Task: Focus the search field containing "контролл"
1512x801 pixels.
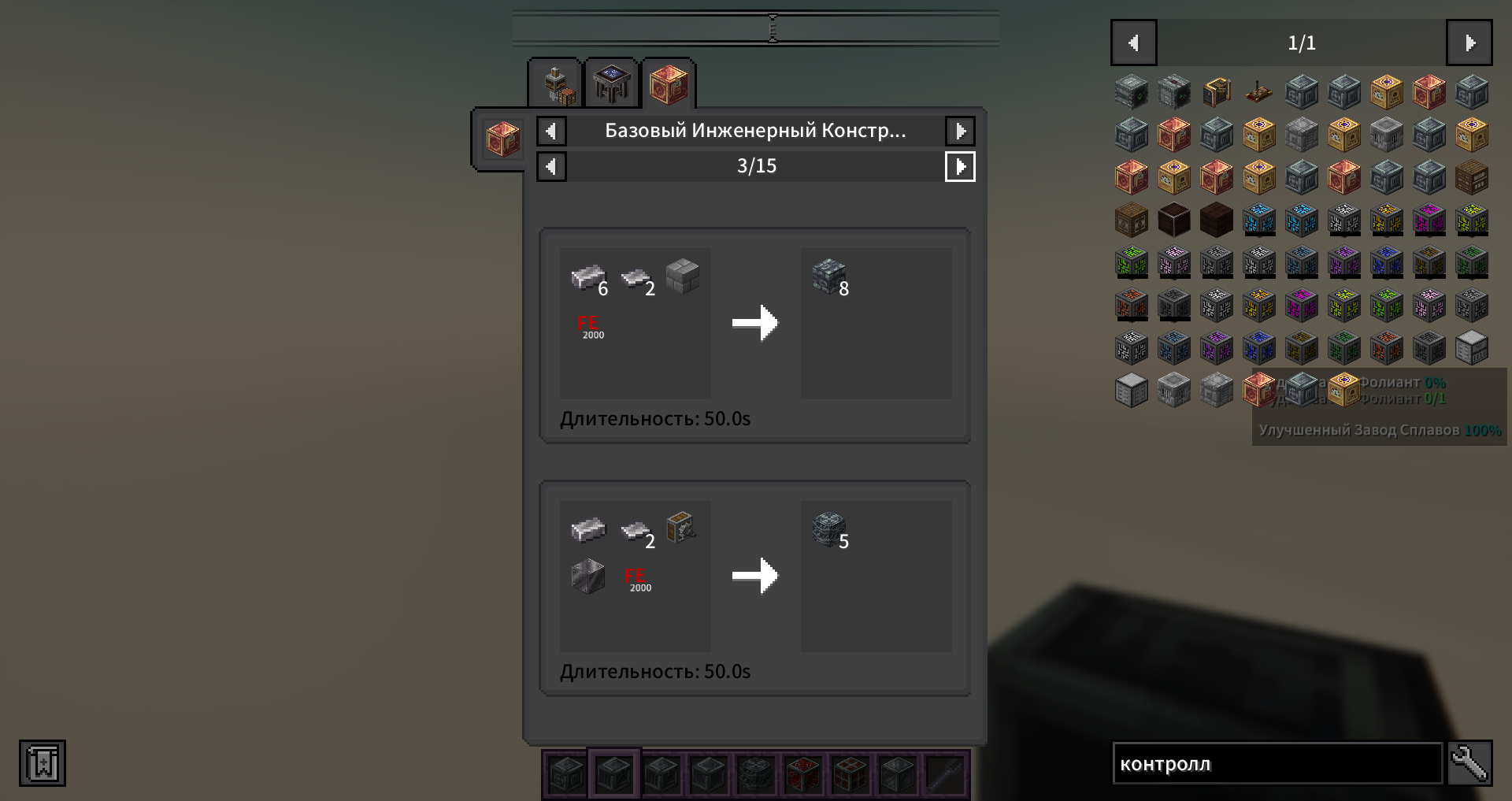Action: [1277, 763]
